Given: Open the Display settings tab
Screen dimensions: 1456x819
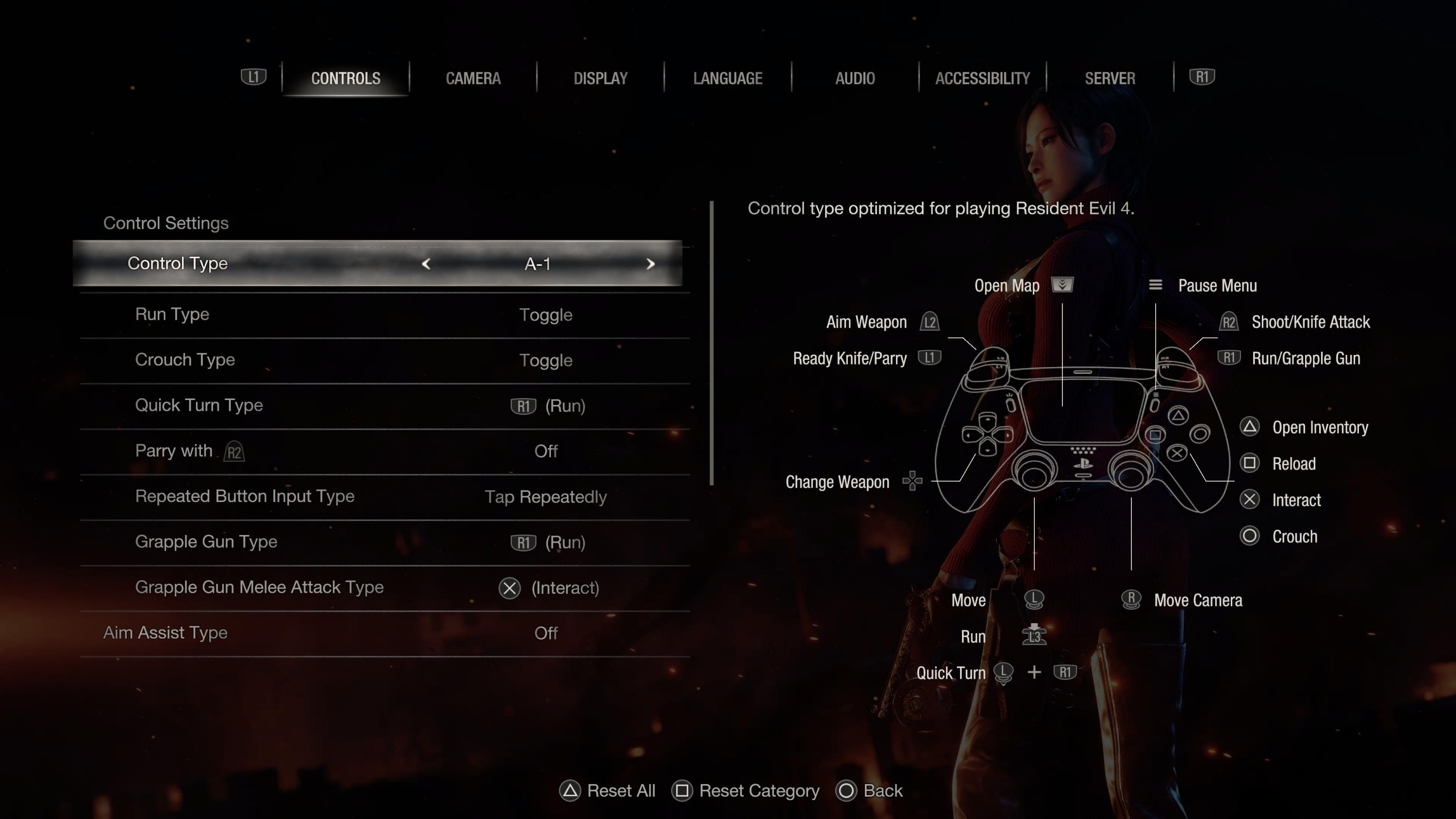Looking at the screenshot, I should click(x=600, y=78).
